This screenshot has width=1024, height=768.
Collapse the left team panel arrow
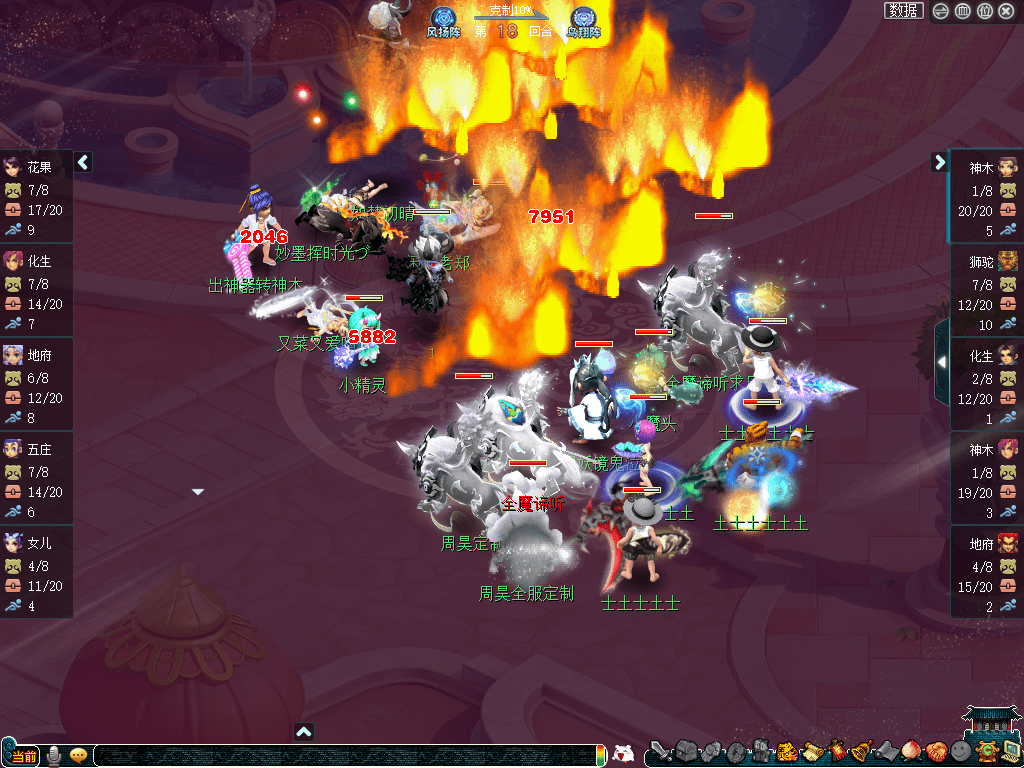pyautogui.click(x=83, y=162)
